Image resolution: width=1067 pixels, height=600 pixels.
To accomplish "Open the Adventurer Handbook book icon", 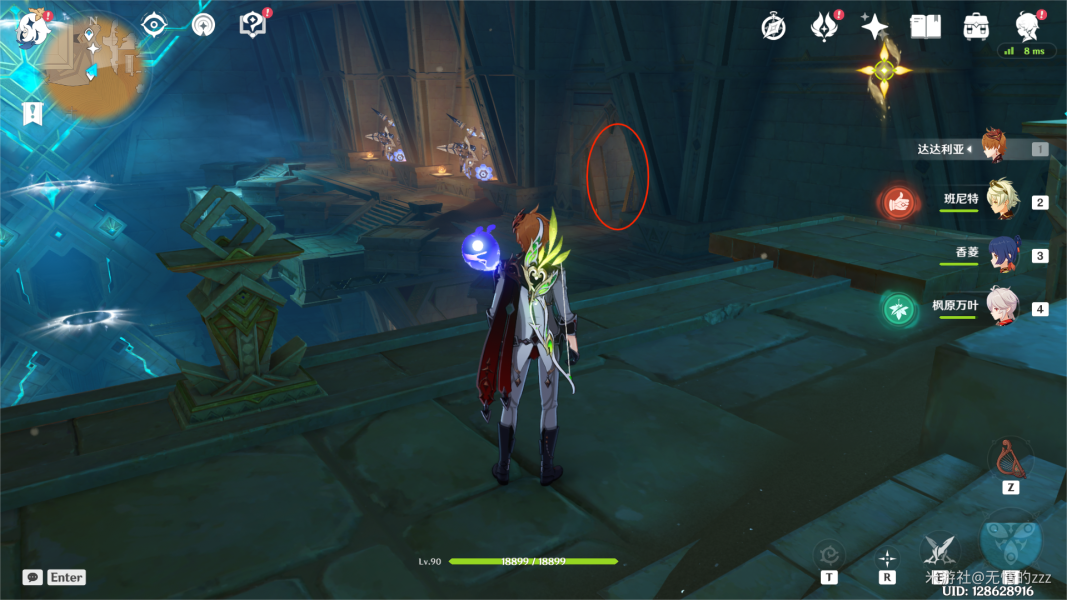I will coord(925,27).
